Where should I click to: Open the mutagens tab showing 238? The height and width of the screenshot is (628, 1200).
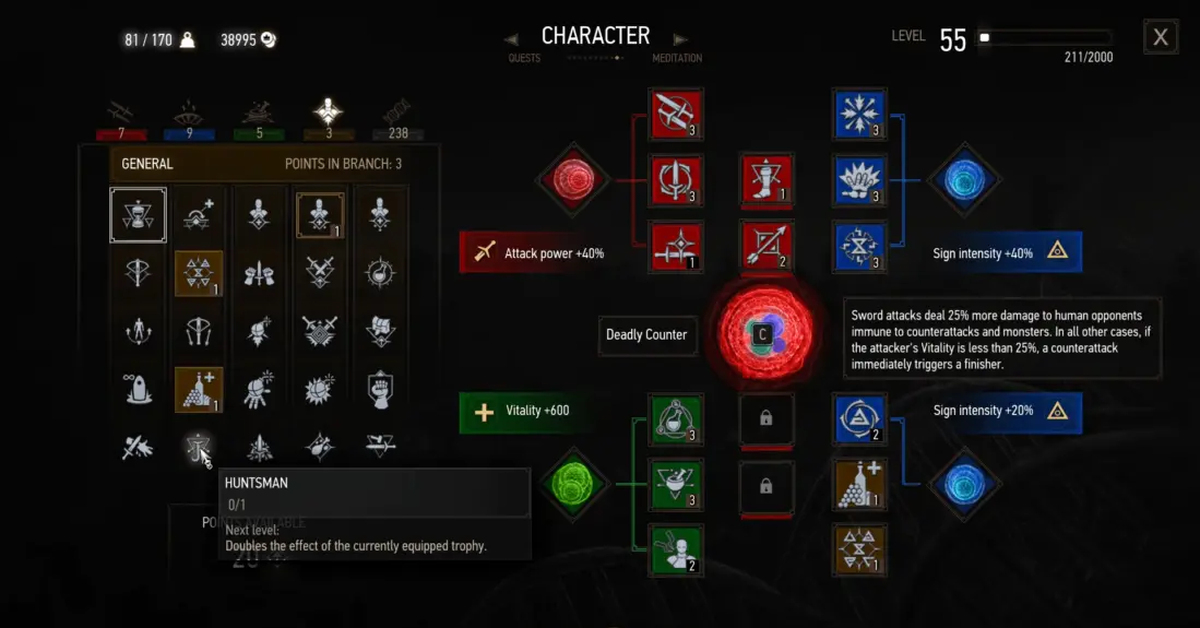pyautogui.click(x=397, y=117)
